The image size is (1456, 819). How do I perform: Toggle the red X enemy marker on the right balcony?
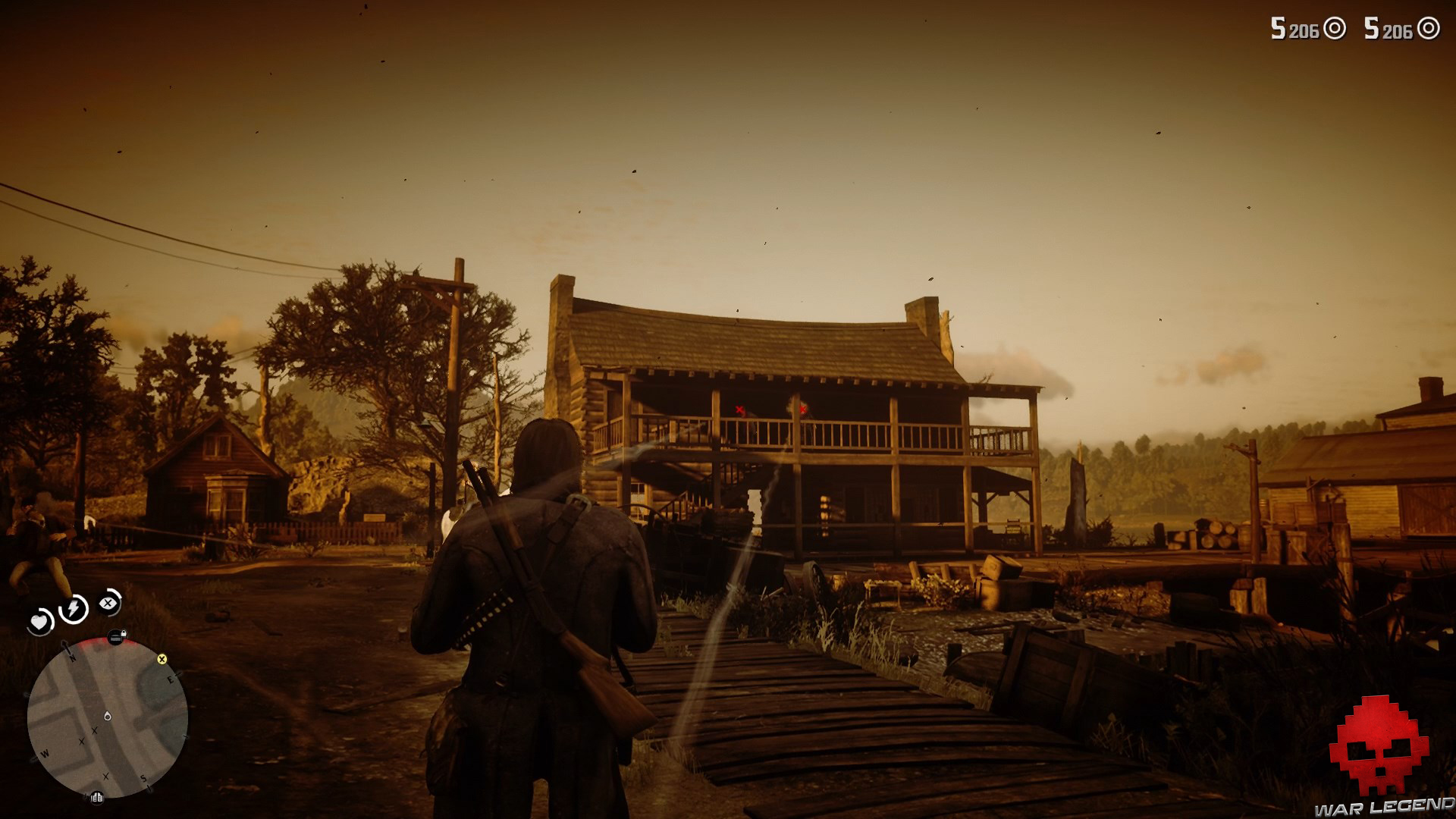pyautogui.click(x=803, y=409)
